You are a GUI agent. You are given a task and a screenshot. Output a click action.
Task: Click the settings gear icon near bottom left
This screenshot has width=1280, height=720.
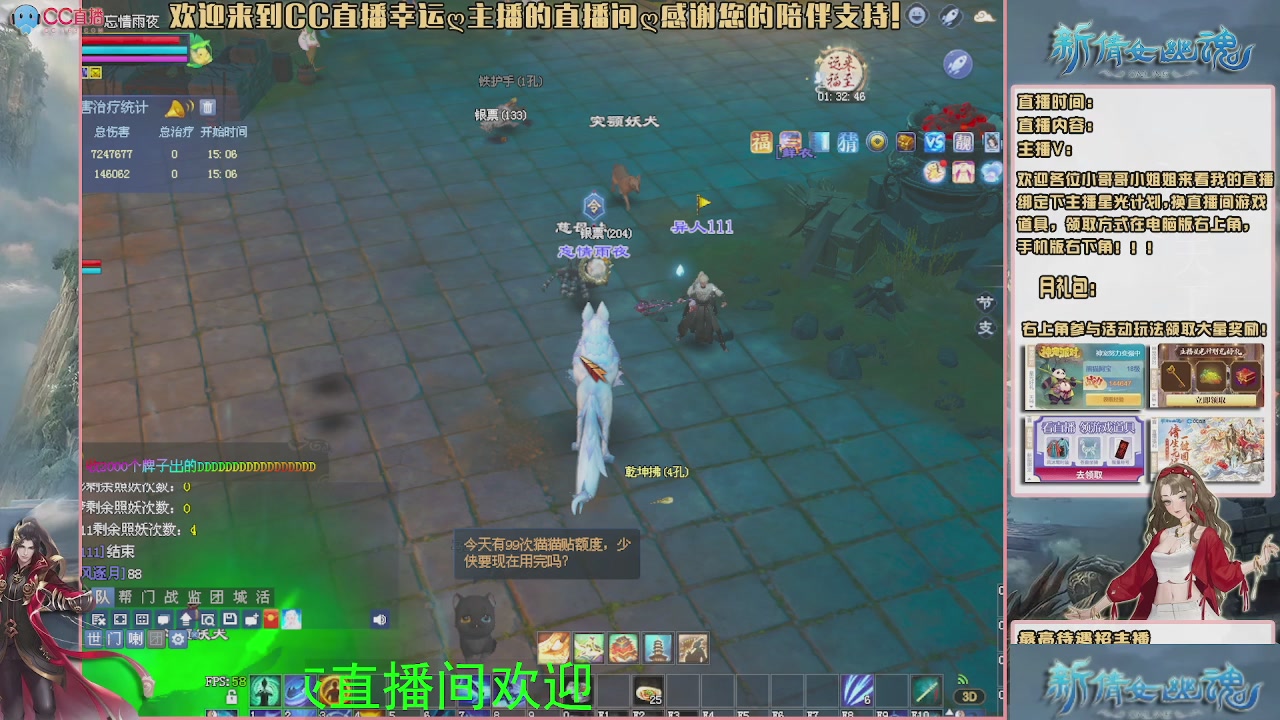[178, 638]
